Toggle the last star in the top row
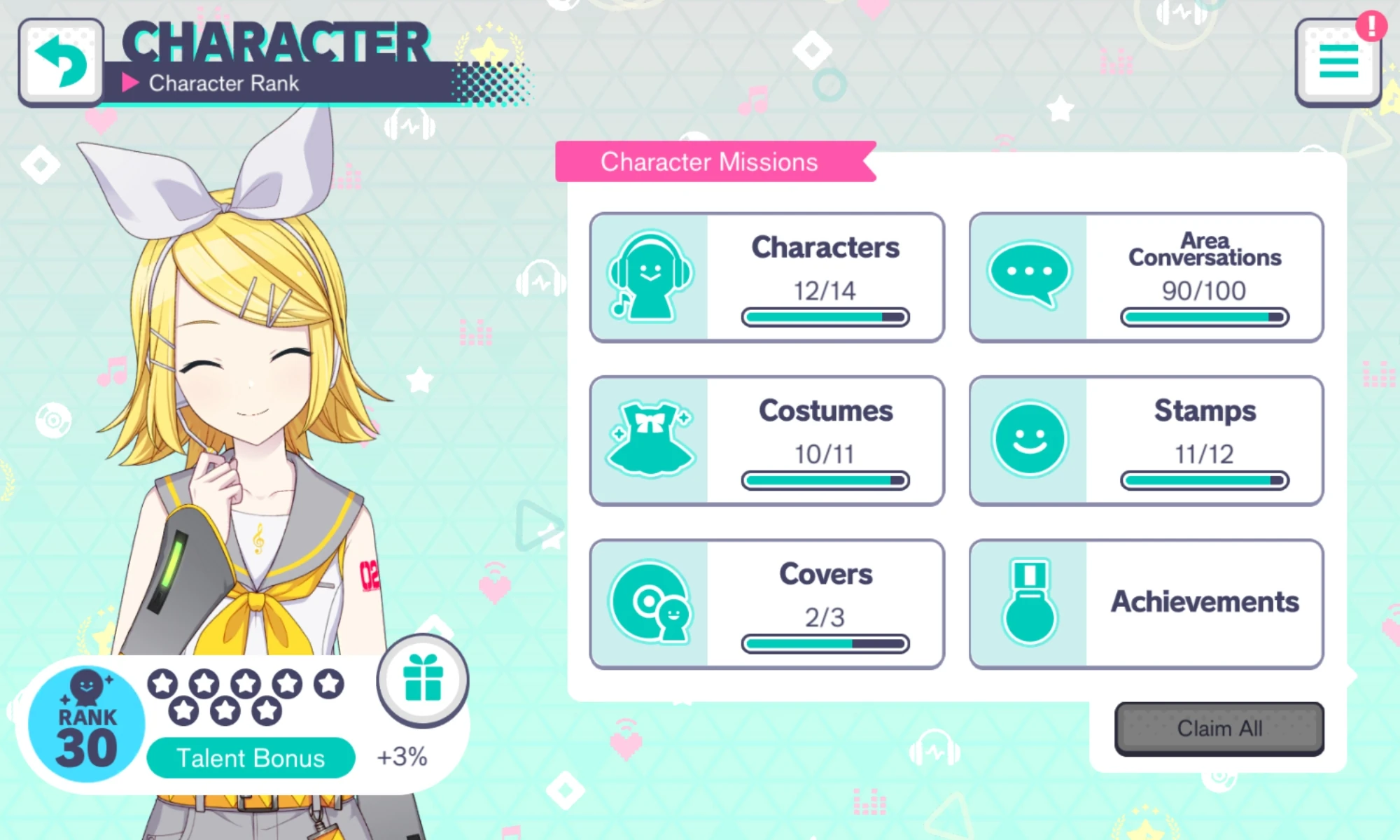 (x=328, y=682)
